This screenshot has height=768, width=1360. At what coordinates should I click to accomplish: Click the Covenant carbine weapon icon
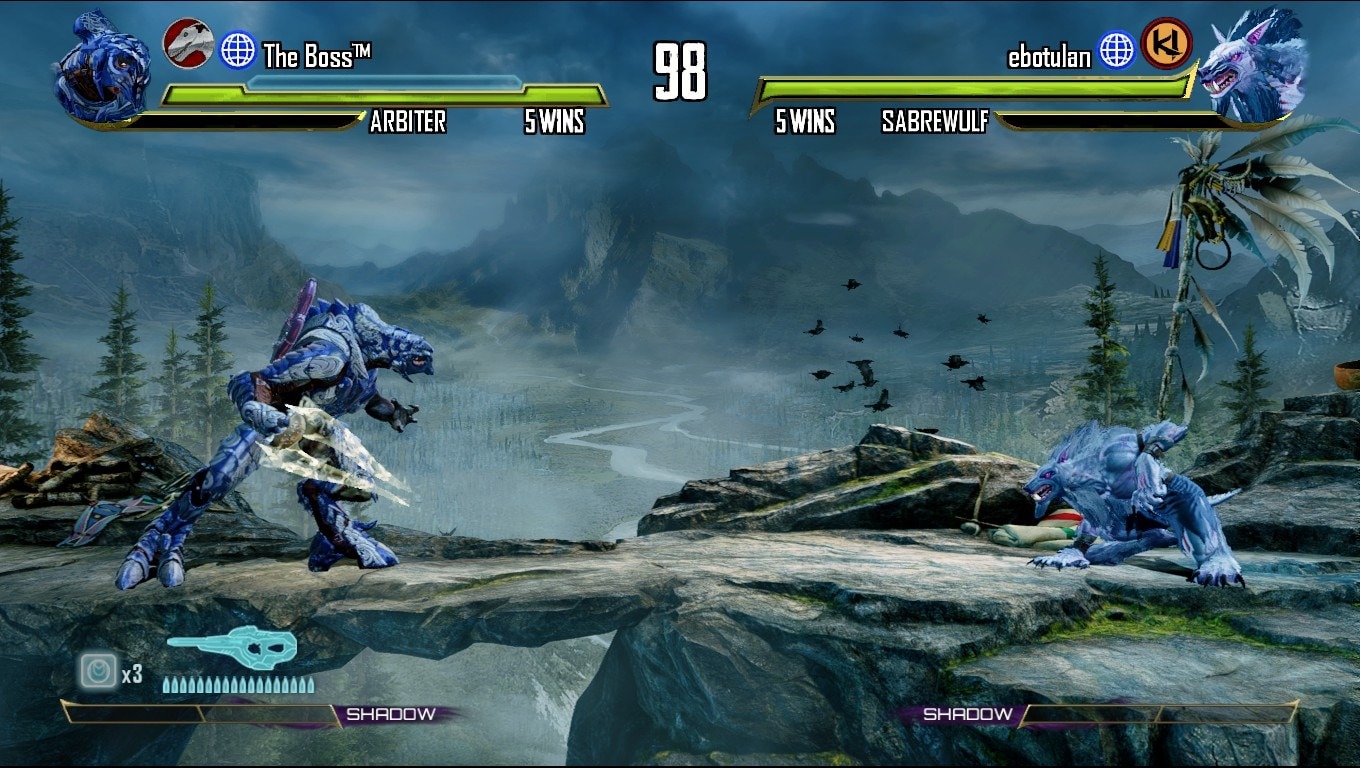[x=232, y=648]
